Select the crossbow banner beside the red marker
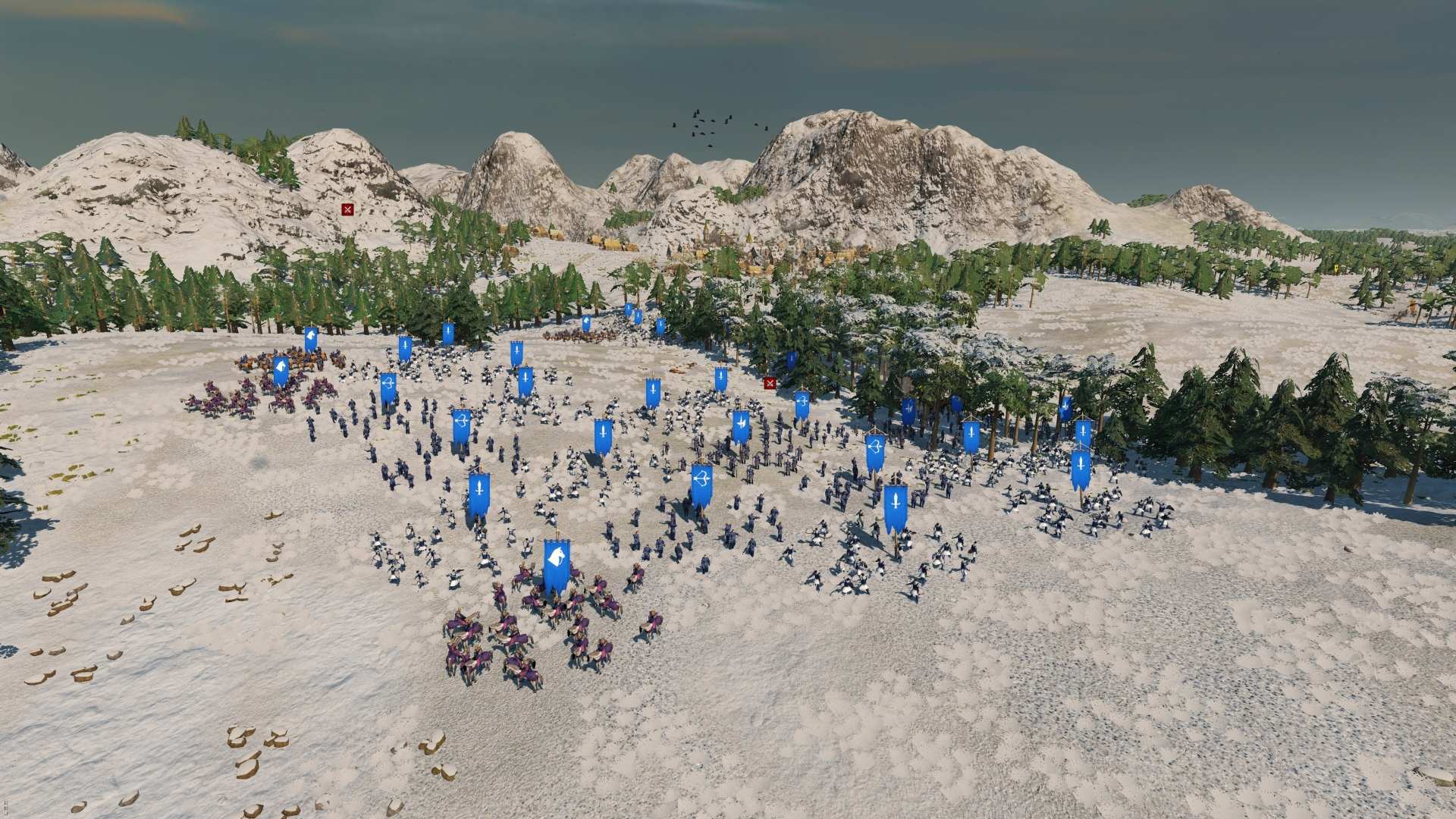Image resolution: width=1456 pixels, height=819 pixels. 802,402
